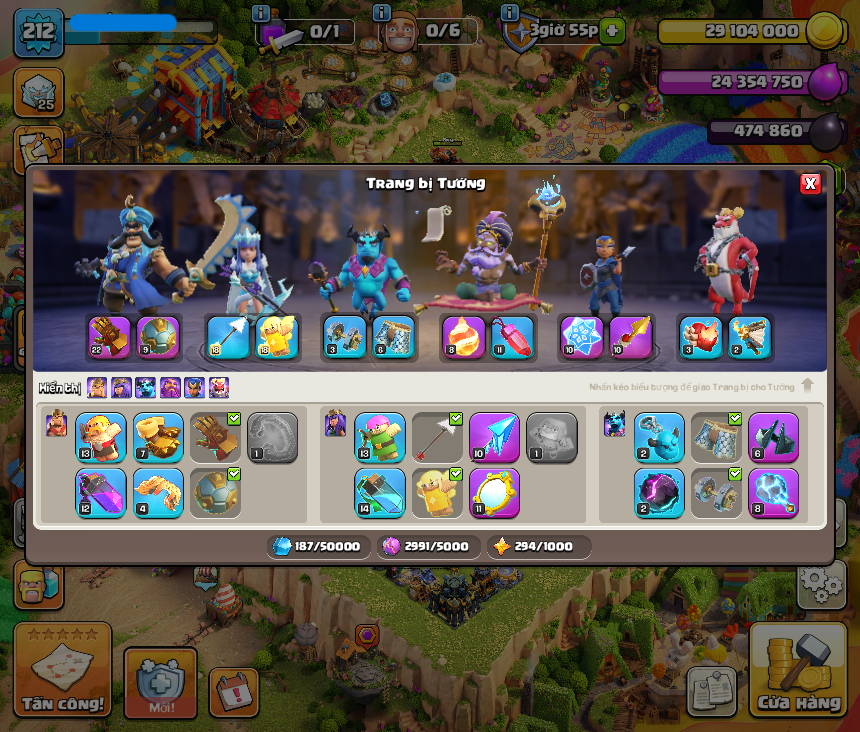Start an attack with Tấn Công!

62,670
